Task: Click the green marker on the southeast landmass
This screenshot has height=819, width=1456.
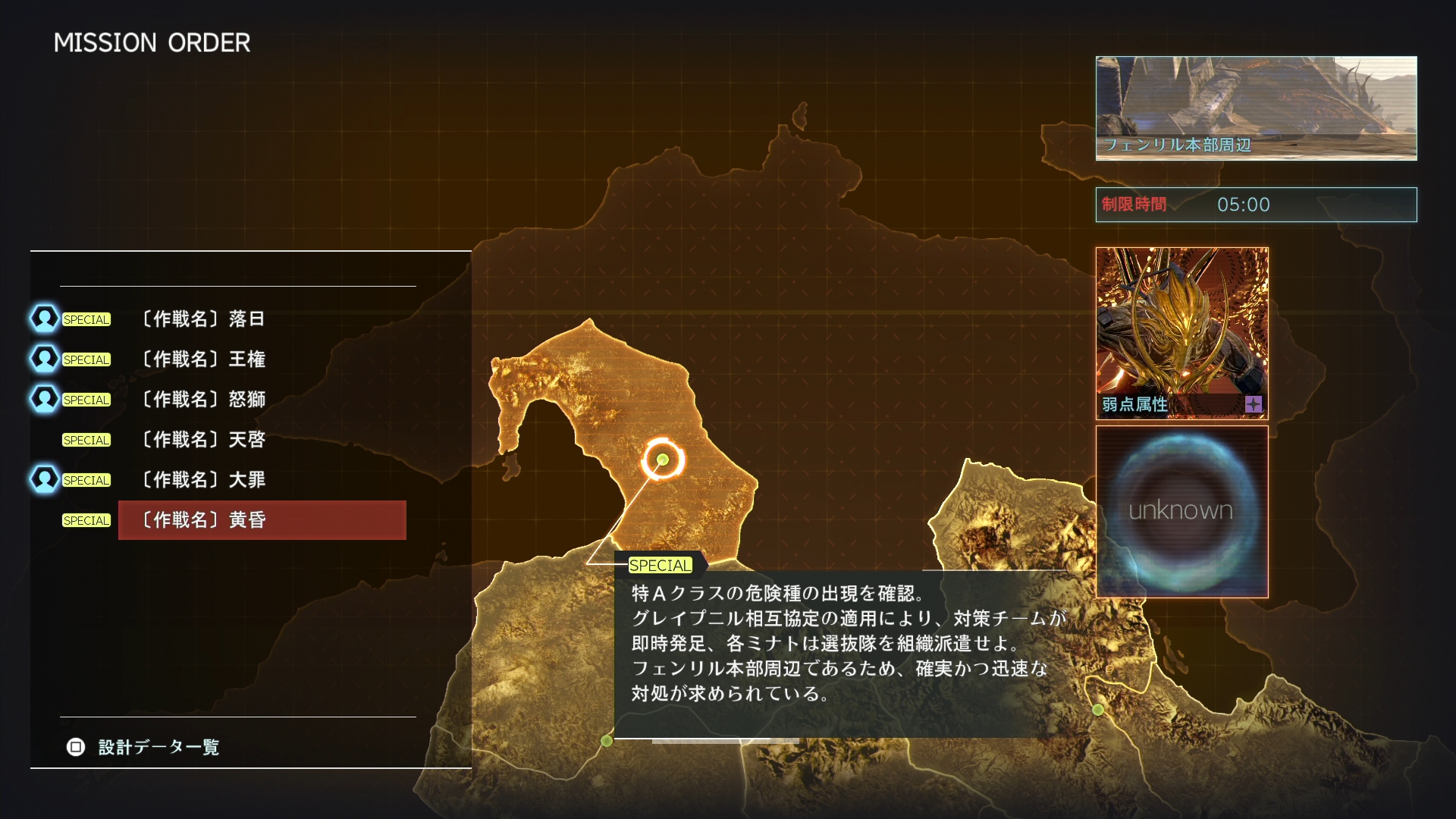Action: (x=1097, y=708)
